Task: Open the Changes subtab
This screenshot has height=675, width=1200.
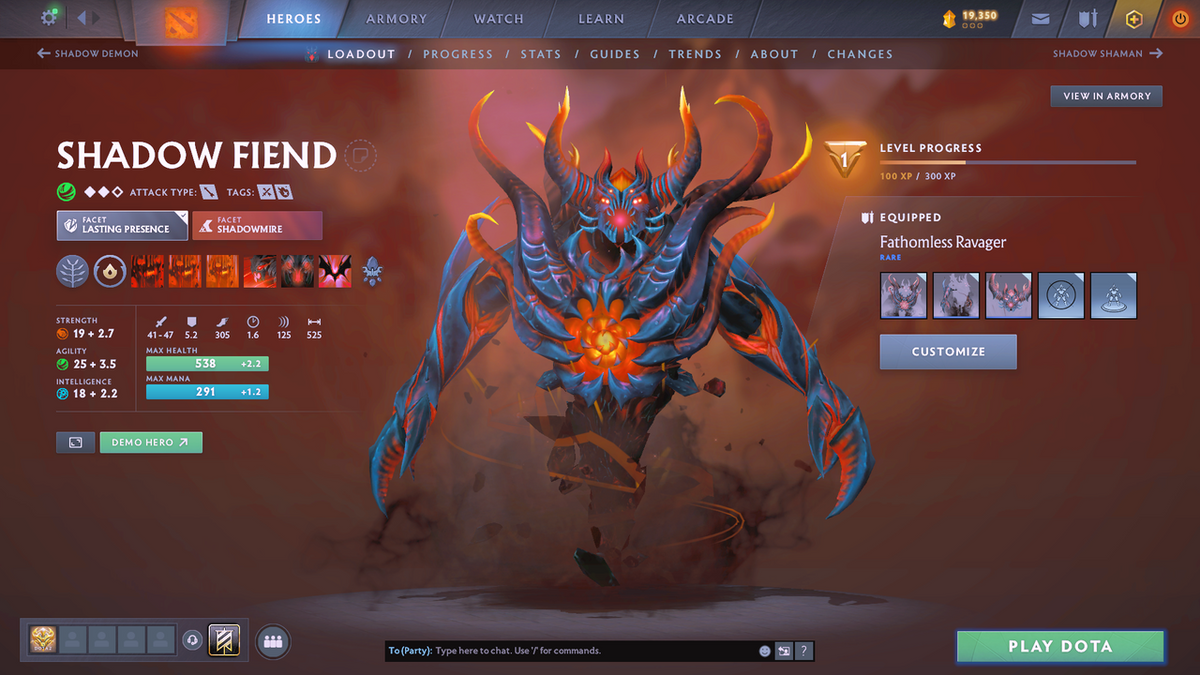Action: coord(860,54)
